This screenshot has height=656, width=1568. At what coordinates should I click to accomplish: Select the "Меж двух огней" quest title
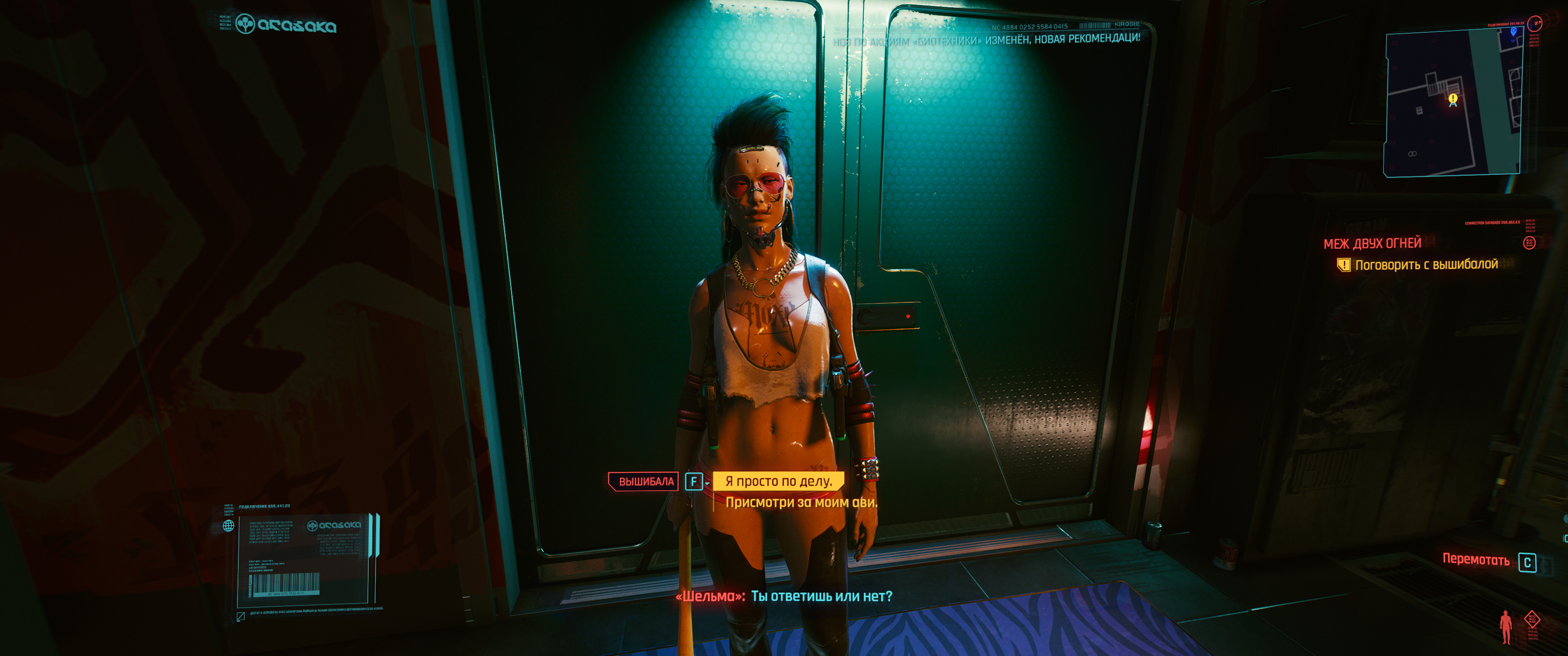(1372, 243)
